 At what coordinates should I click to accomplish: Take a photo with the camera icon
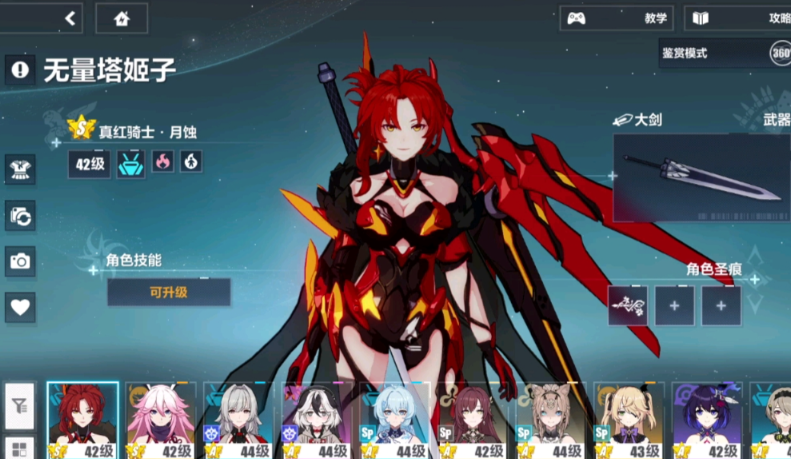pyautogui.click(x=20, y=261)
